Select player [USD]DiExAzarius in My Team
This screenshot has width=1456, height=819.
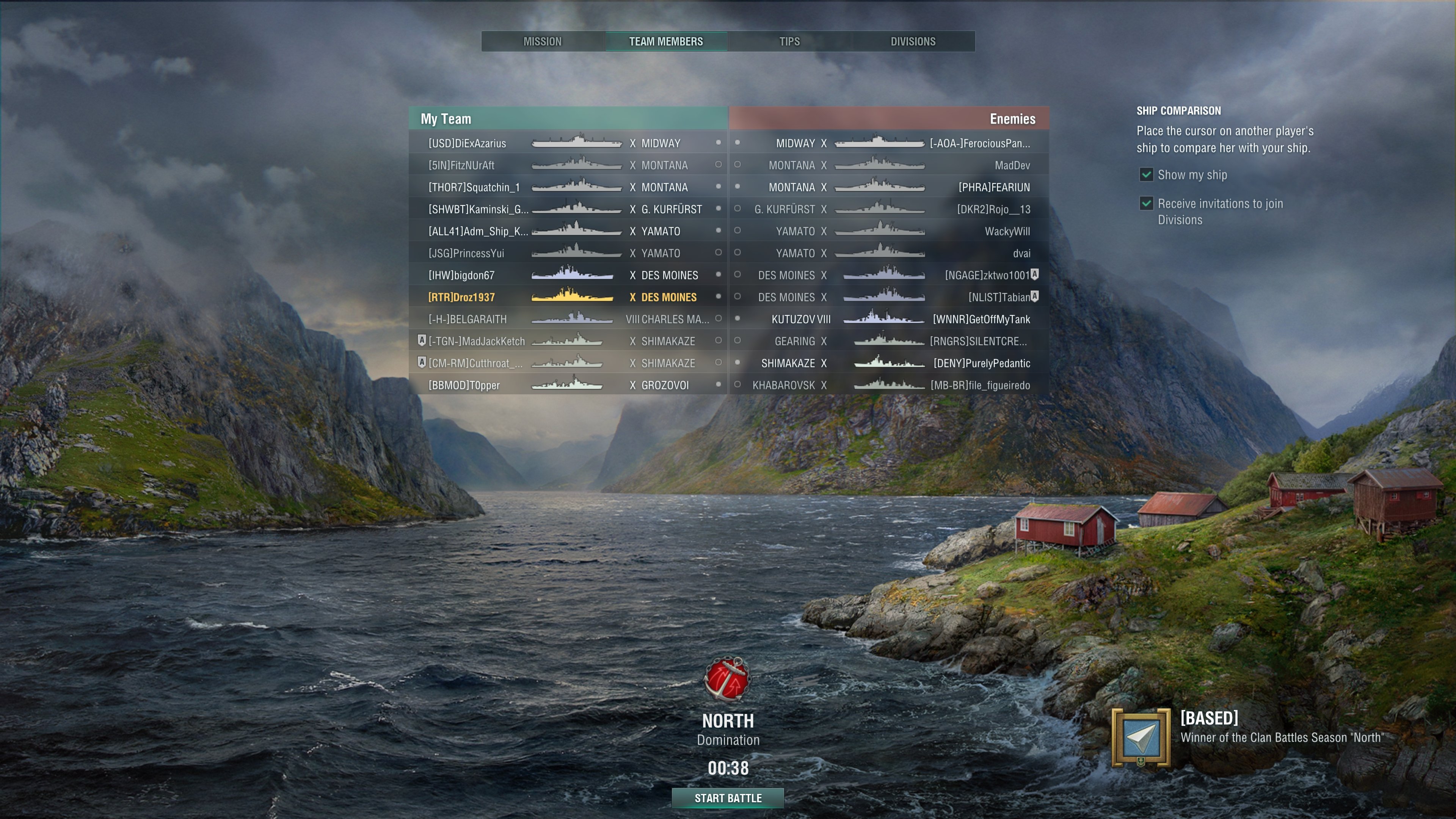coord(467,144)
